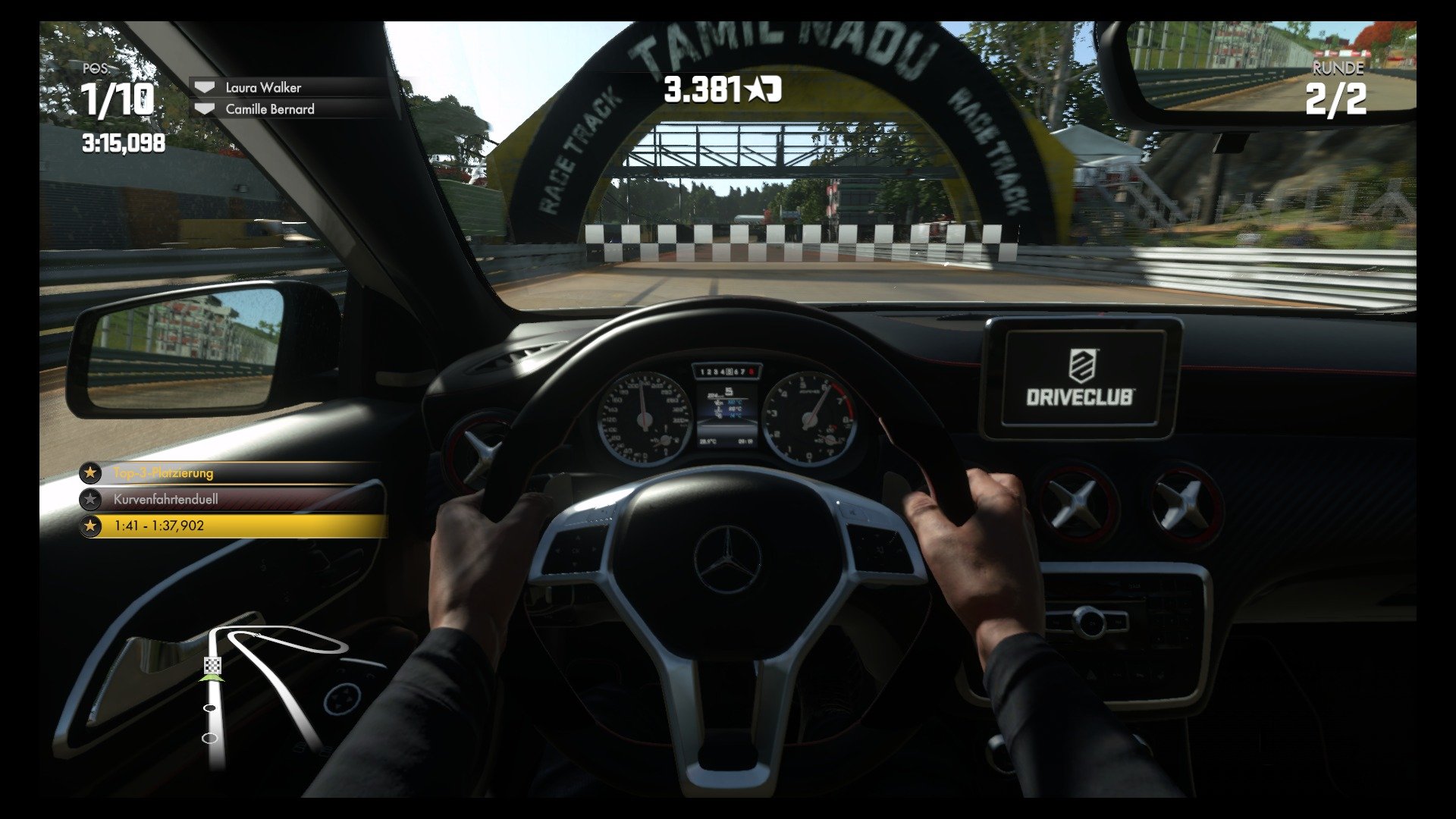Click the star next to the 1:41 time objective
1456x819 pixels.
pyautogui.click(x=91, y=525)
